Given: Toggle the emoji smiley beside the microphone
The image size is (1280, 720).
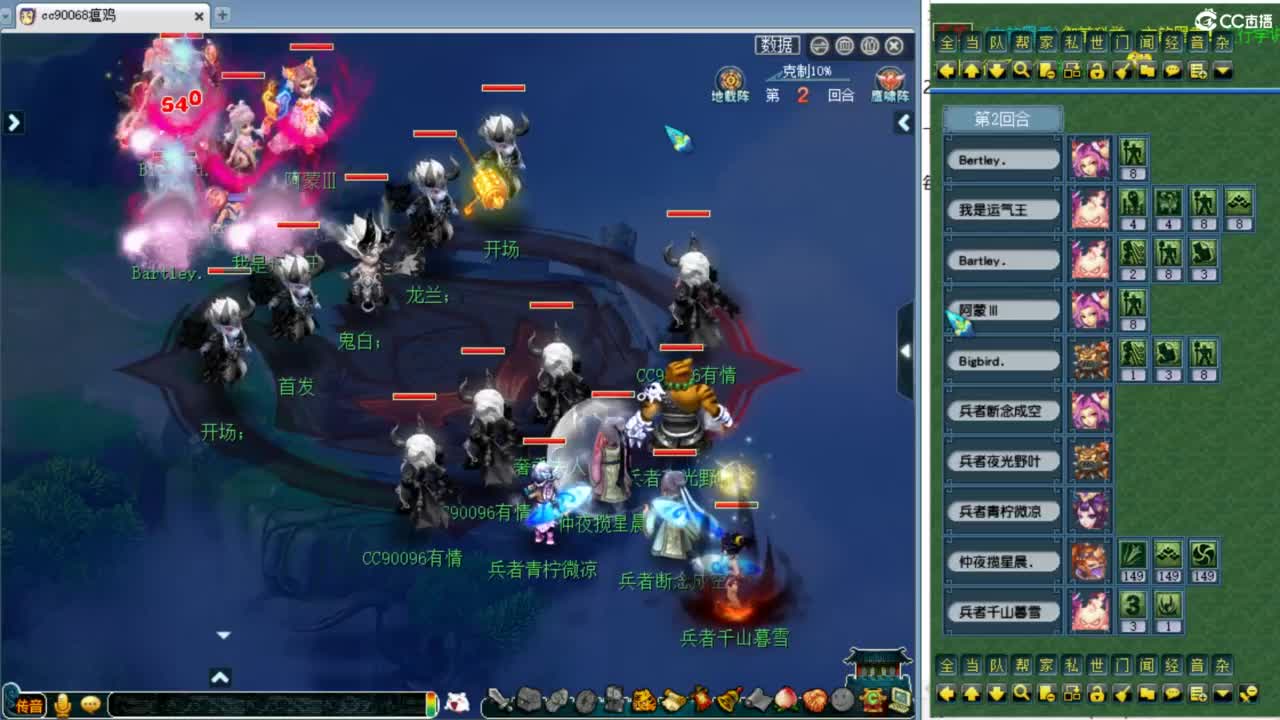Looking at the screenshot, I should [x=89, y=704].
